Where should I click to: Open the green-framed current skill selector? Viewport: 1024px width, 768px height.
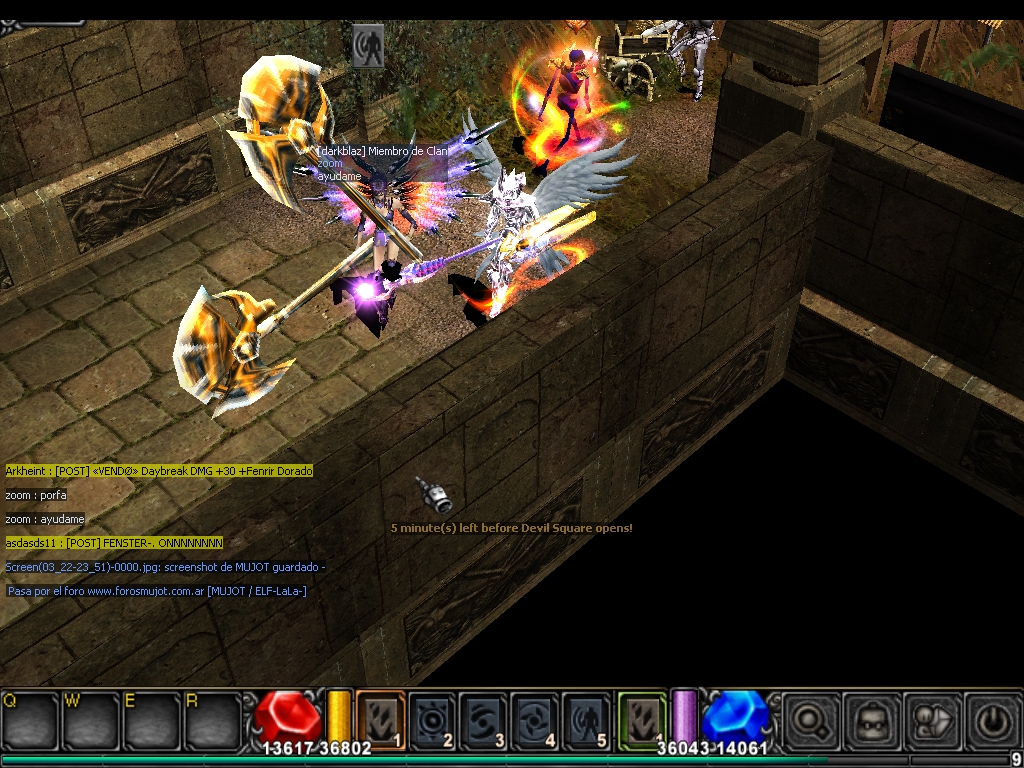coord(642,717)
